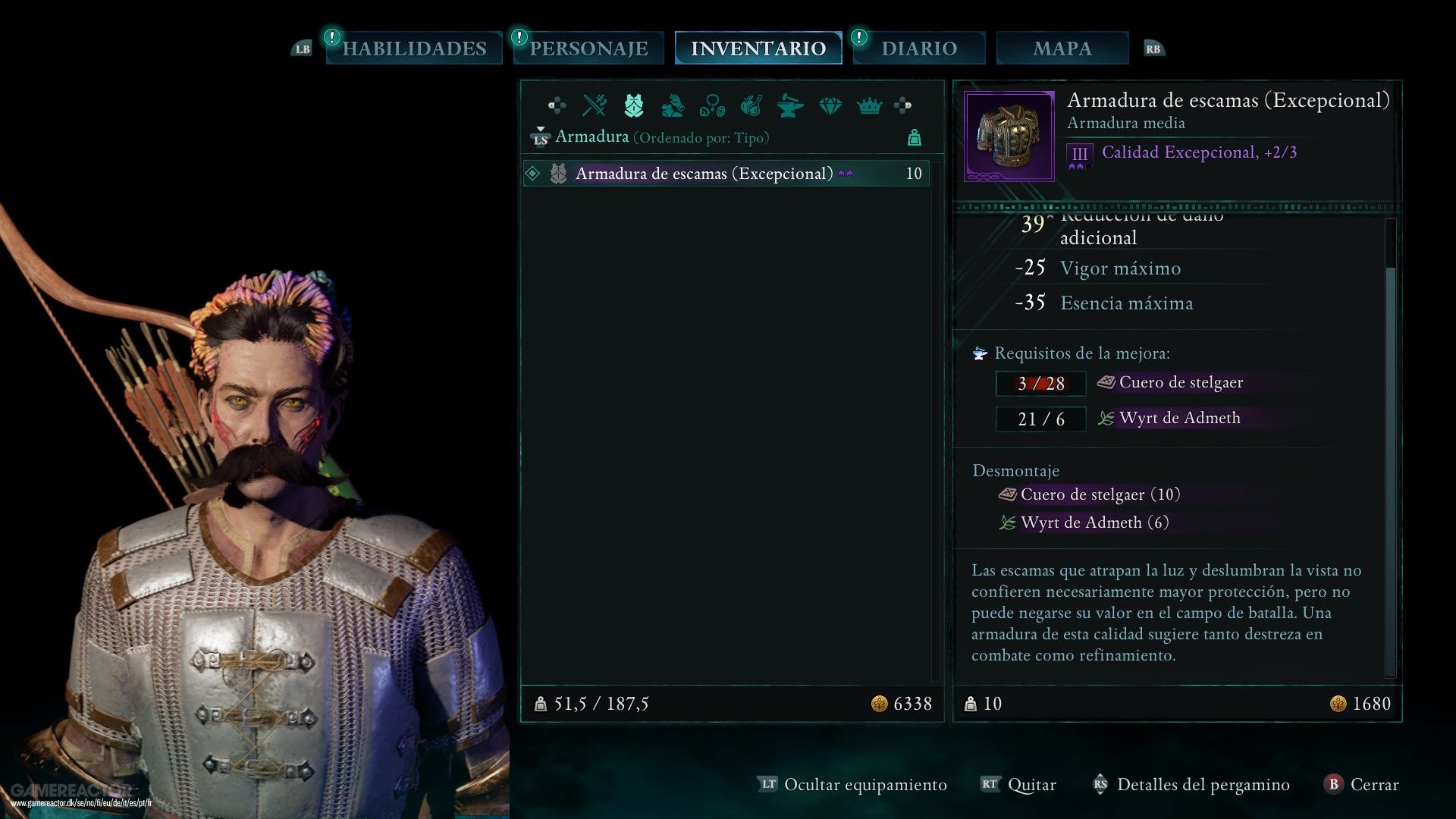Click the scale armor item thumbnail
The width and height of the screenshot is (1456, 819).
click(1009, 136)
